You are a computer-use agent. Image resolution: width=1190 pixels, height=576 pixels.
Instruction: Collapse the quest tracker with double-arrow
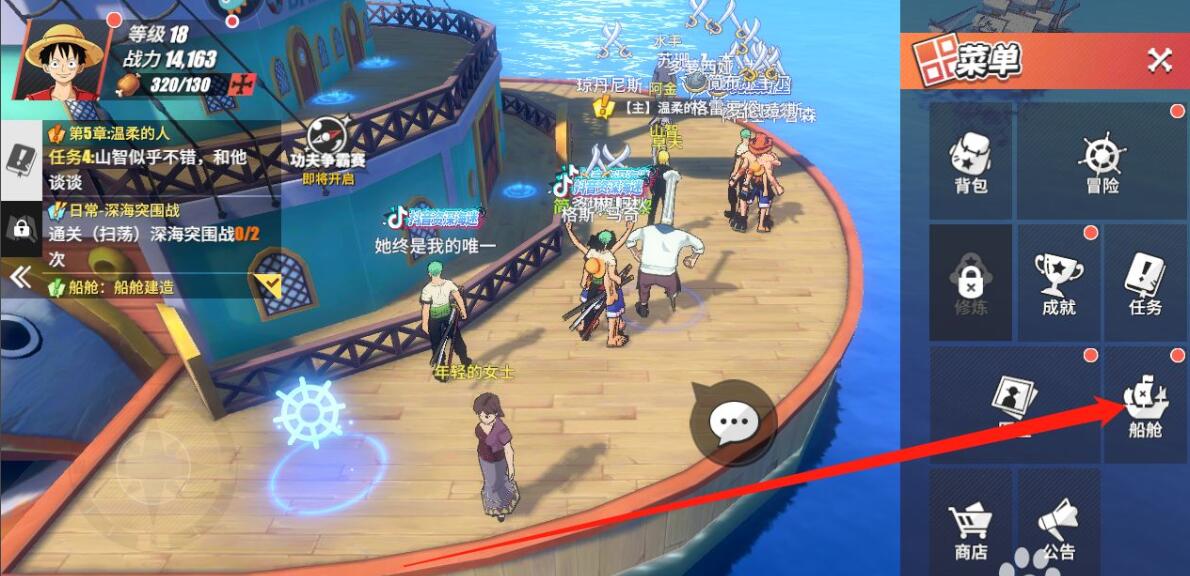click(x=20, y=277)
